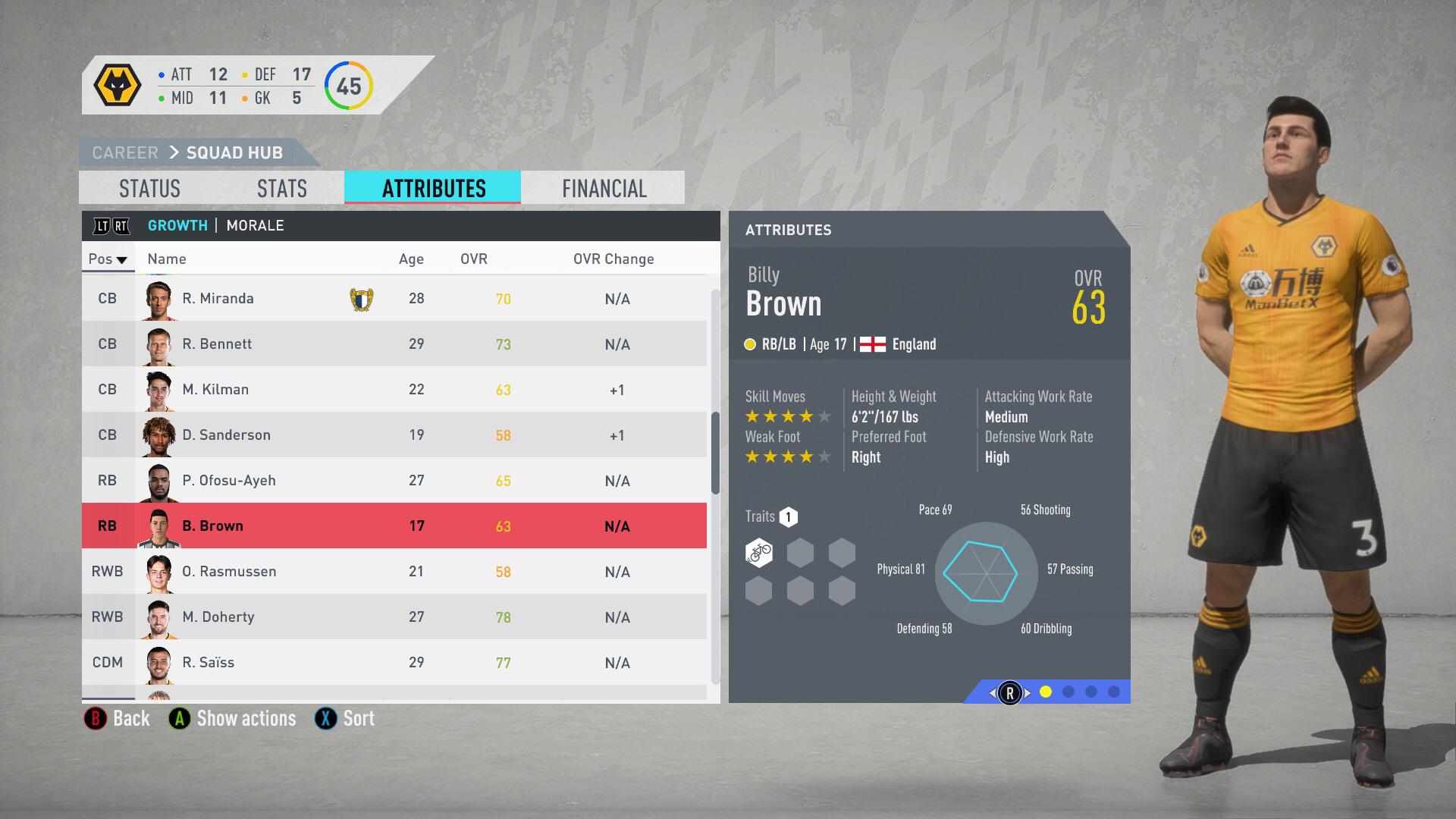The width and height of the screenshot is (1456, 819).
Task: Click the 45 squad rating ring
Action: (348, 86)
